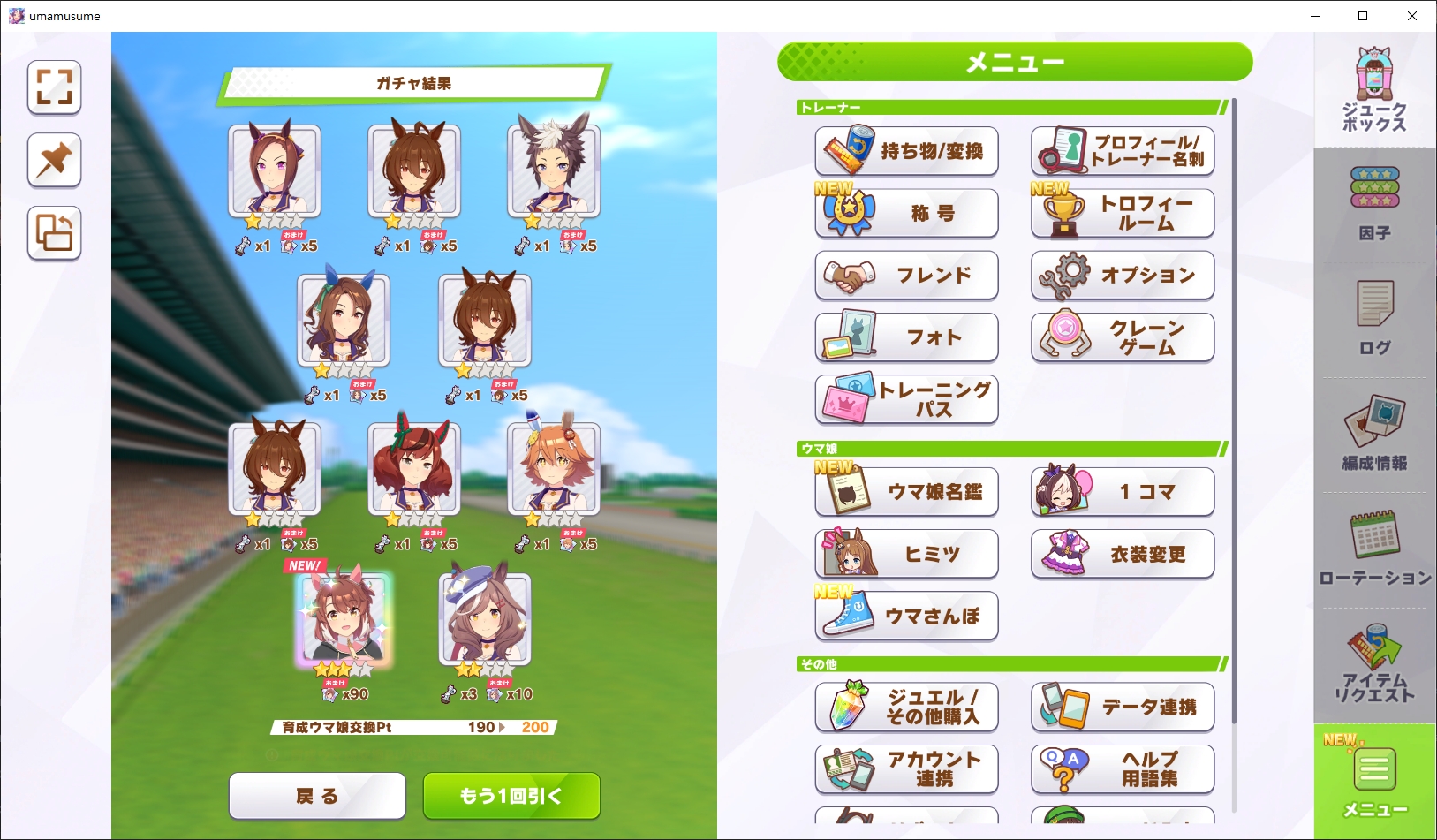The image size is (1437, 840).
Task: Open 持ち物/変換 items menu
Action: (x=906, y=151)
